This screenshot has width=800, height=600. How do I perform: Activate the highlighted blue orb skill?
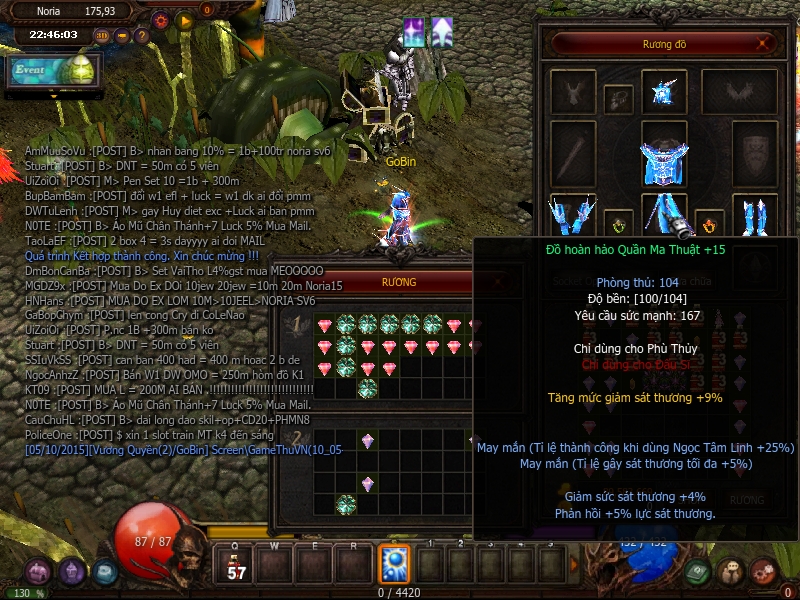(x=393, y=563)
